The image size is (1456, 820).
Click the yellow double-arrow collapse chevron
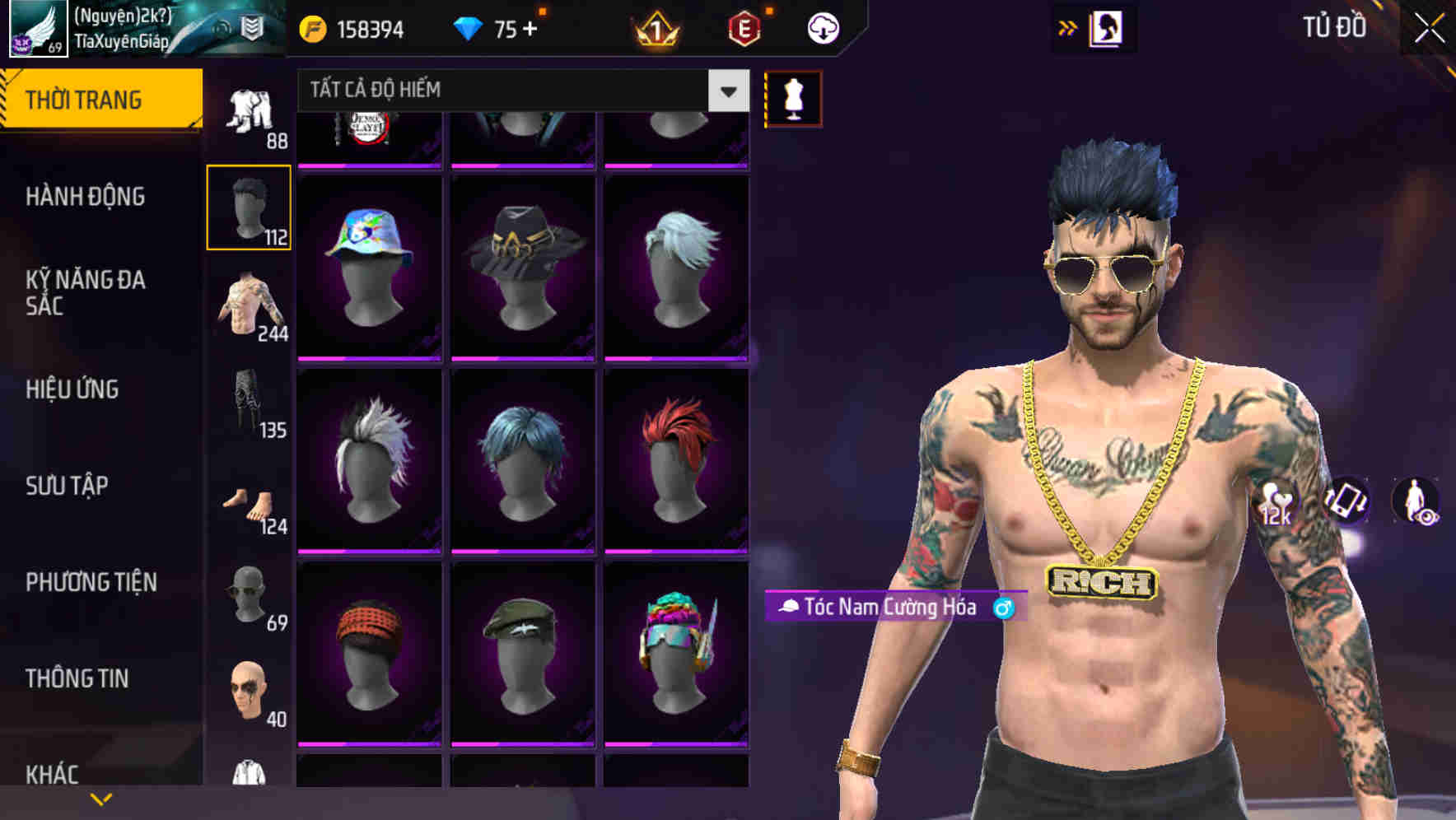[1068, 27]
